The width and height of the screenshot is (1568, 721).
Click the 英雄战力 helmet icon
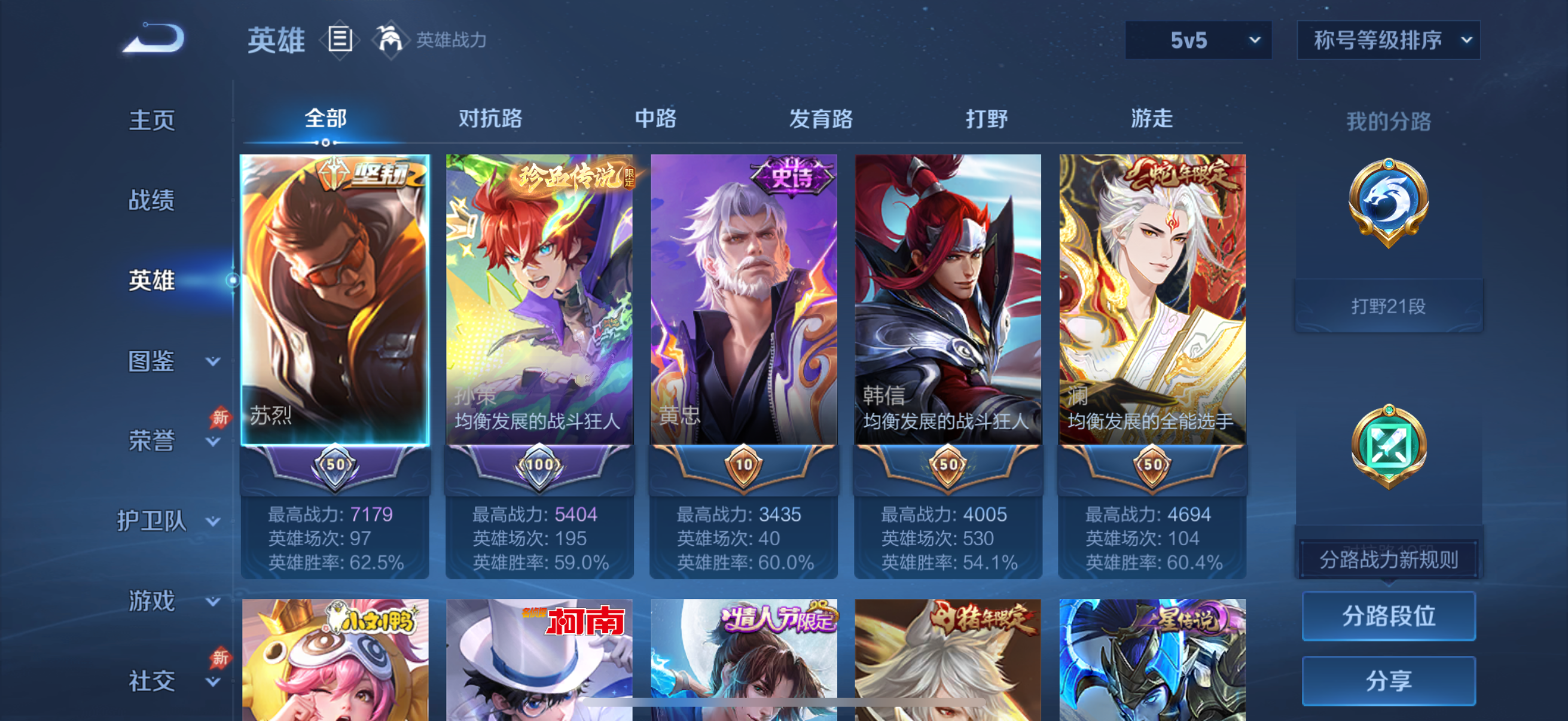[391, 40]
